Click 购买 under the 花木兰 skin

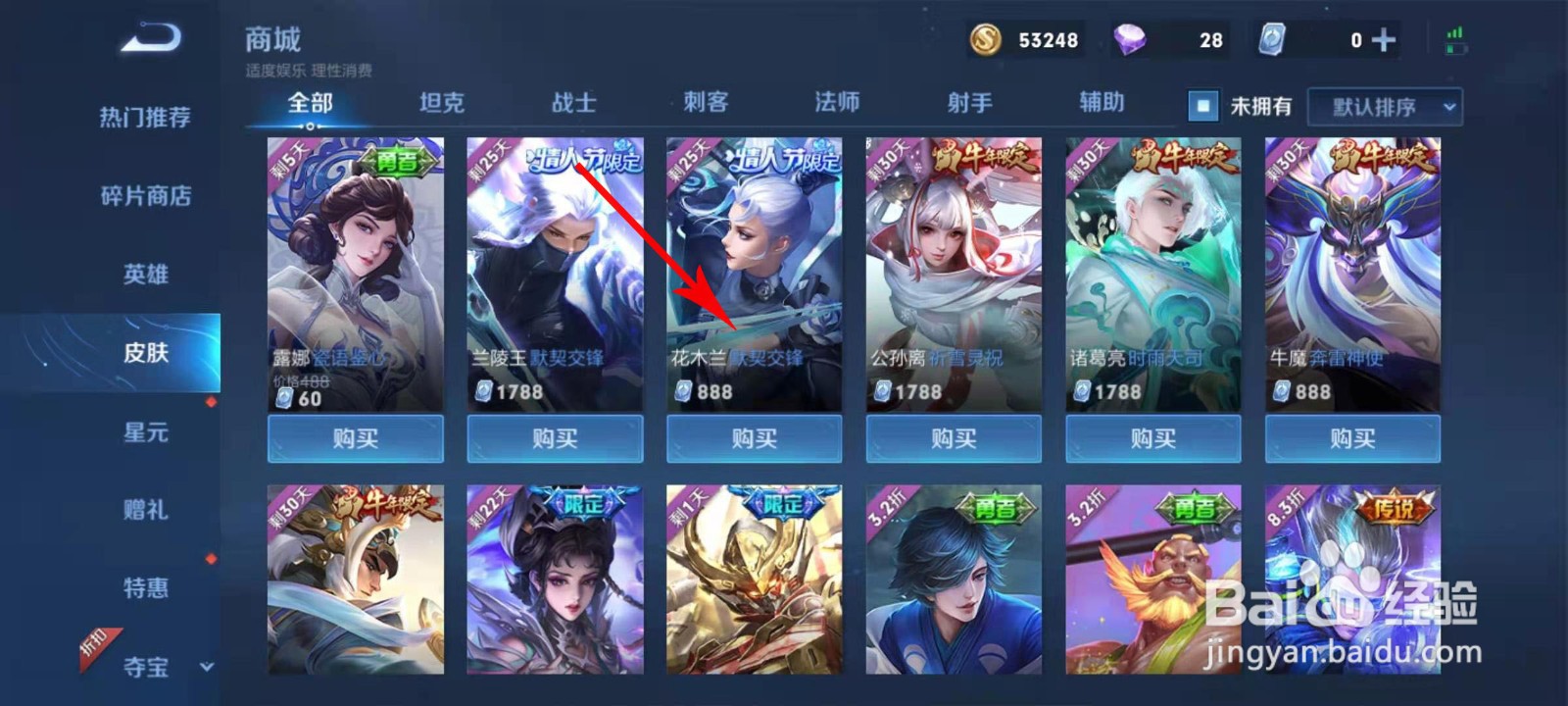pos(754,439)
